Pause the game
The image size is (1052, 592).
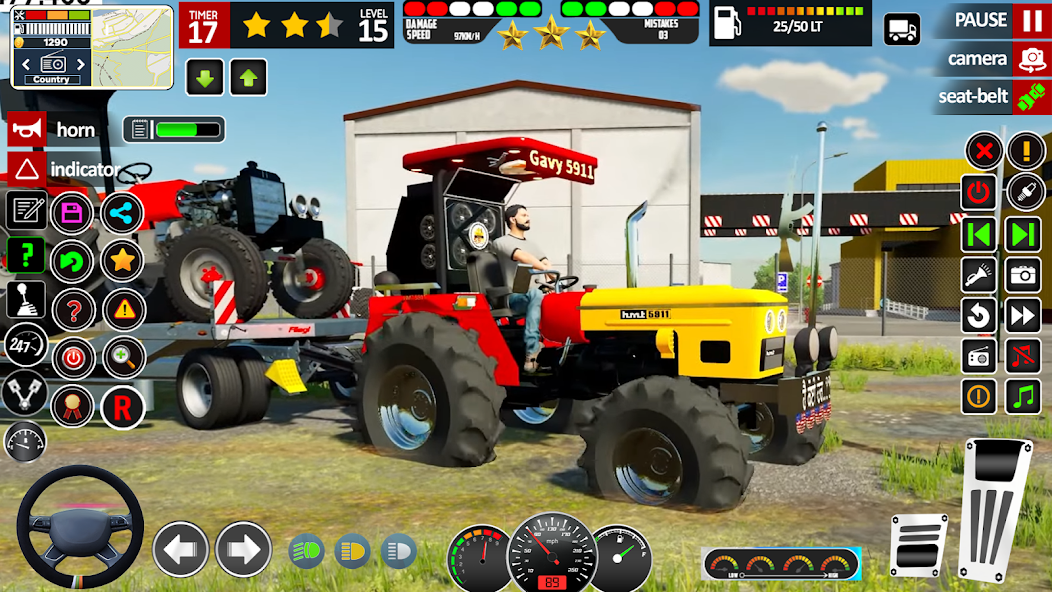pos(1031,20)
